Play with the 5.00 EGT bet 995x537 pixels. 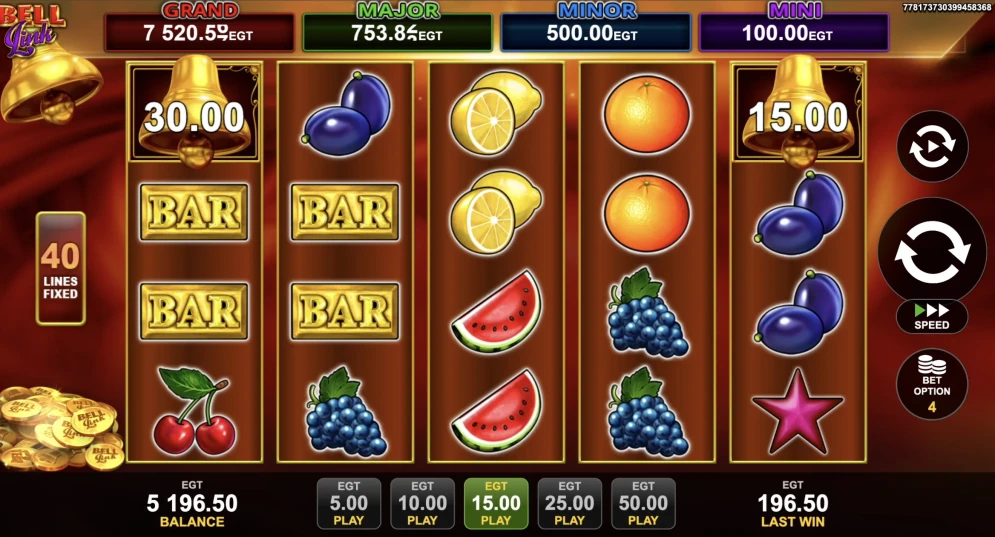click(349, 503)
